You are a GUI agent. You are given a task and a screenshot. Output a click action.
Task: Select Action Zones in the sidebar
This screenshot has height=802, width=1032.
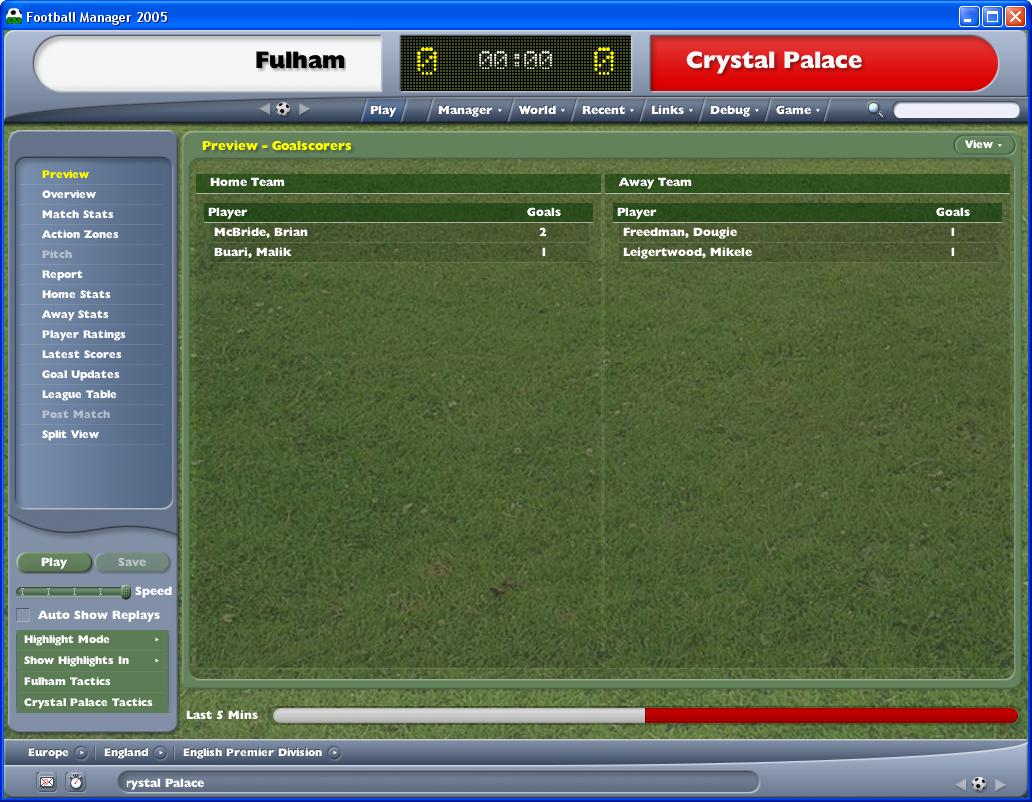[x=80, y=234]
